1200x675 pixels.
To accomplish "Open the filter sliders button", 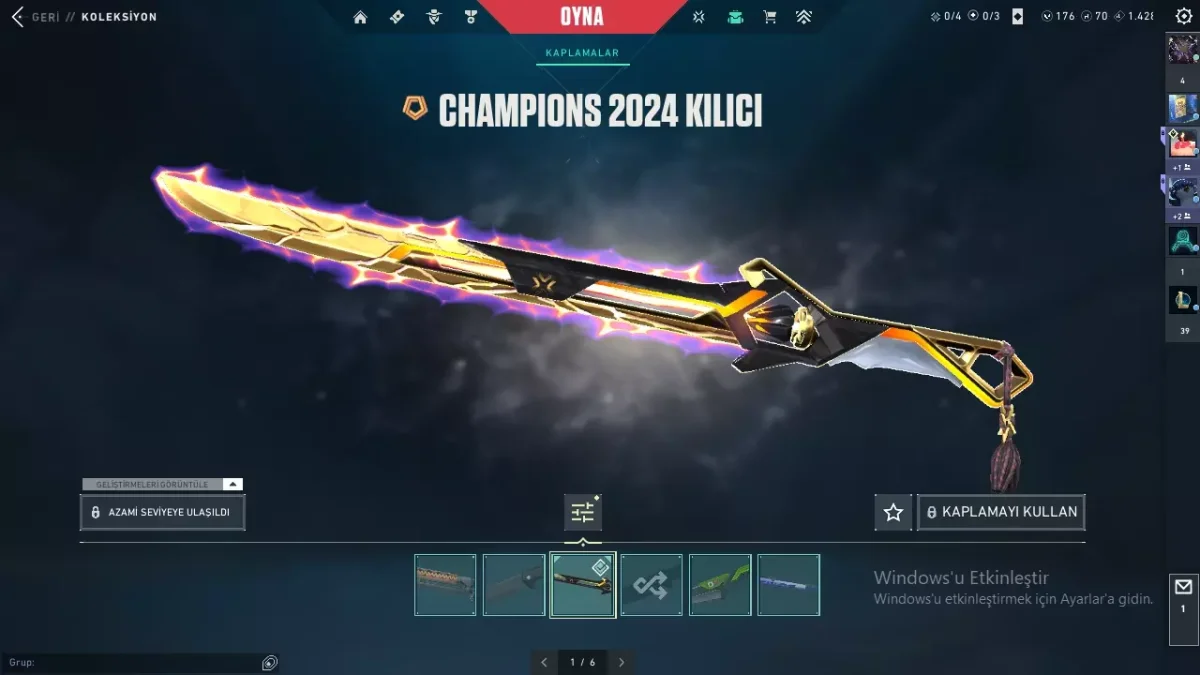I will pos(583,512).
